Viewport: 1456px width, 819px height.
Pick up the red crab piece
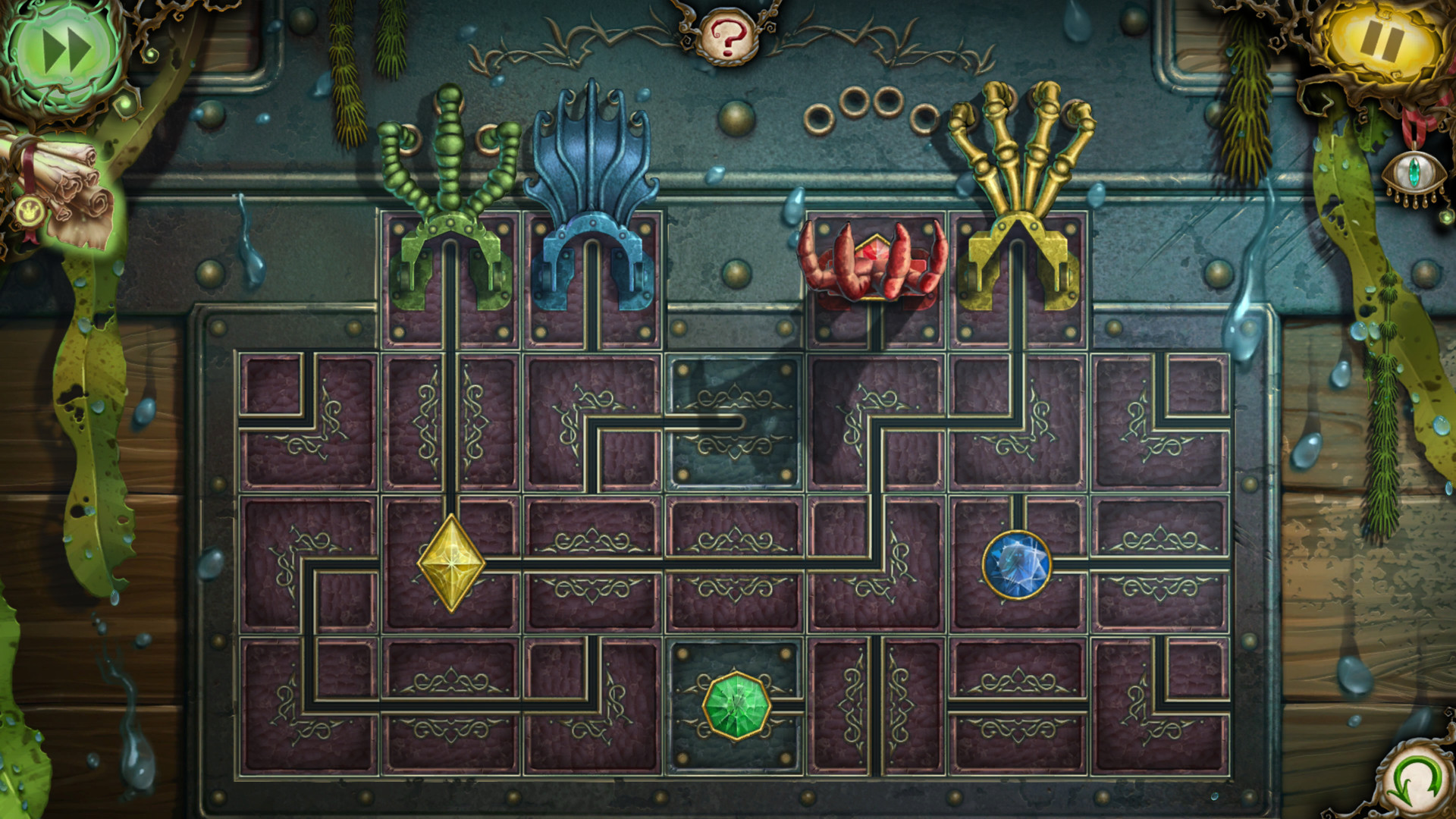point(872,262)
